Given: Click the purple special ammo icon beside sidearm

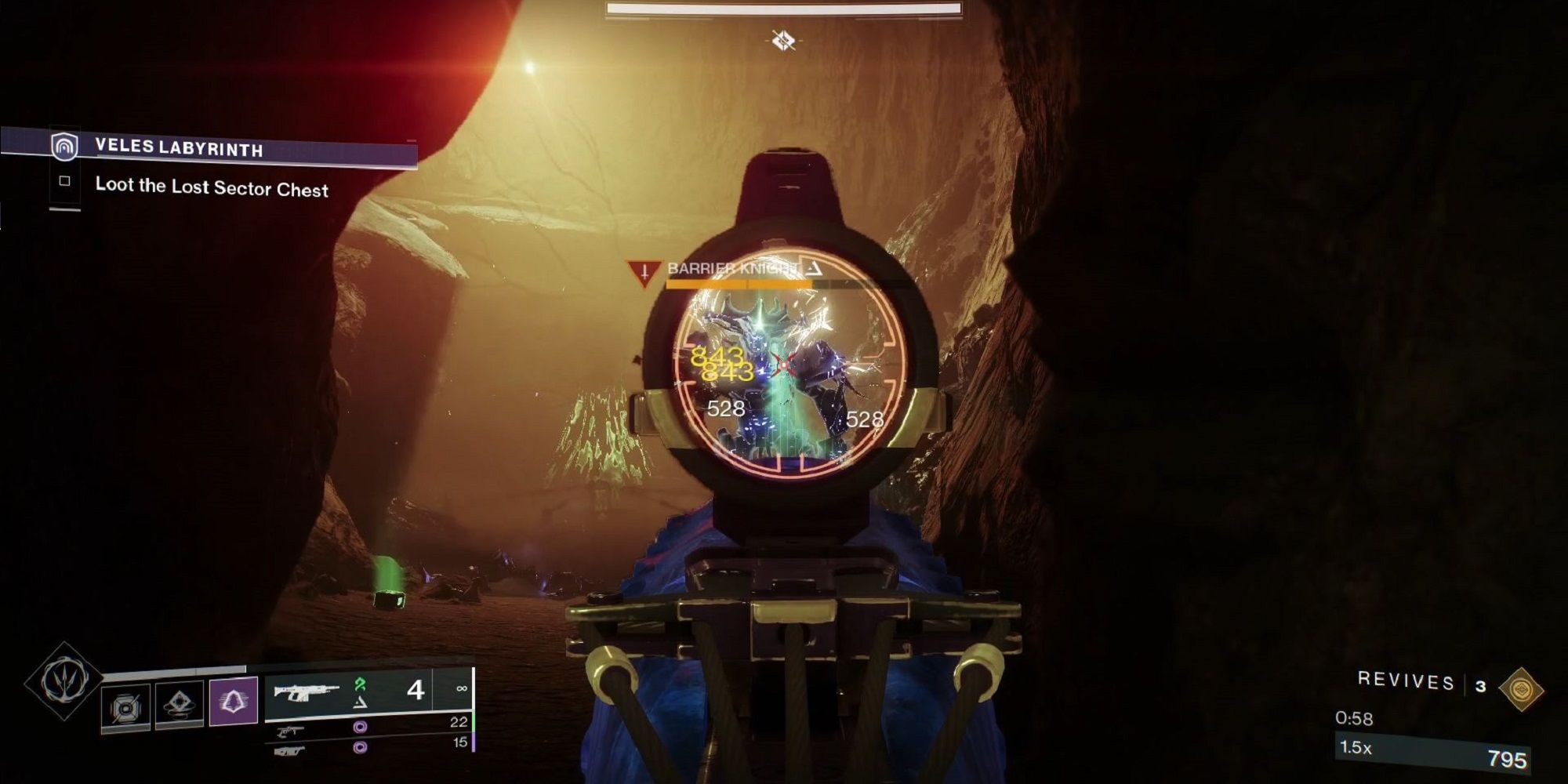Looking at the screenshot, I should [361, 727].
